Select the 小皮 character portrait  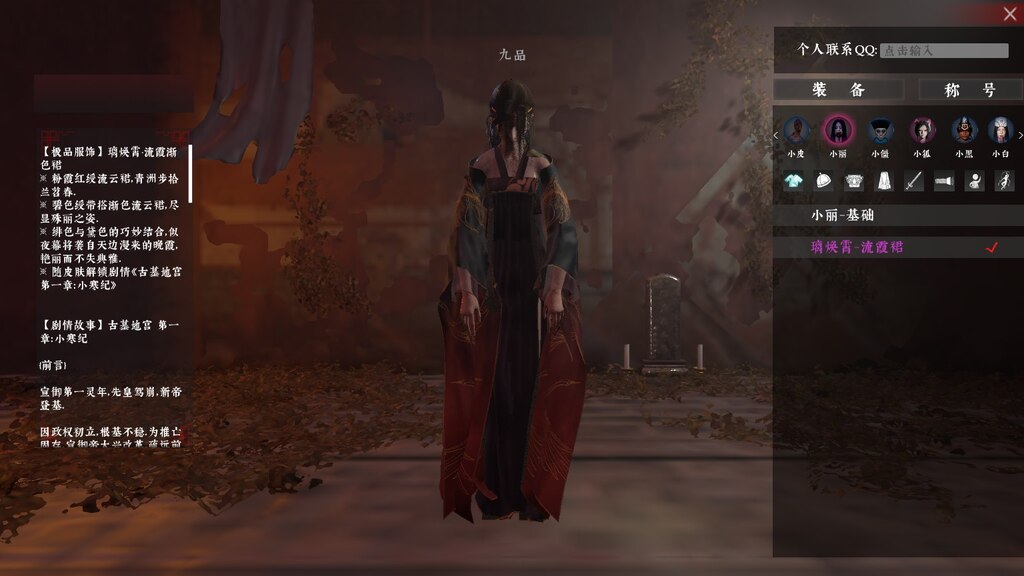796,130
